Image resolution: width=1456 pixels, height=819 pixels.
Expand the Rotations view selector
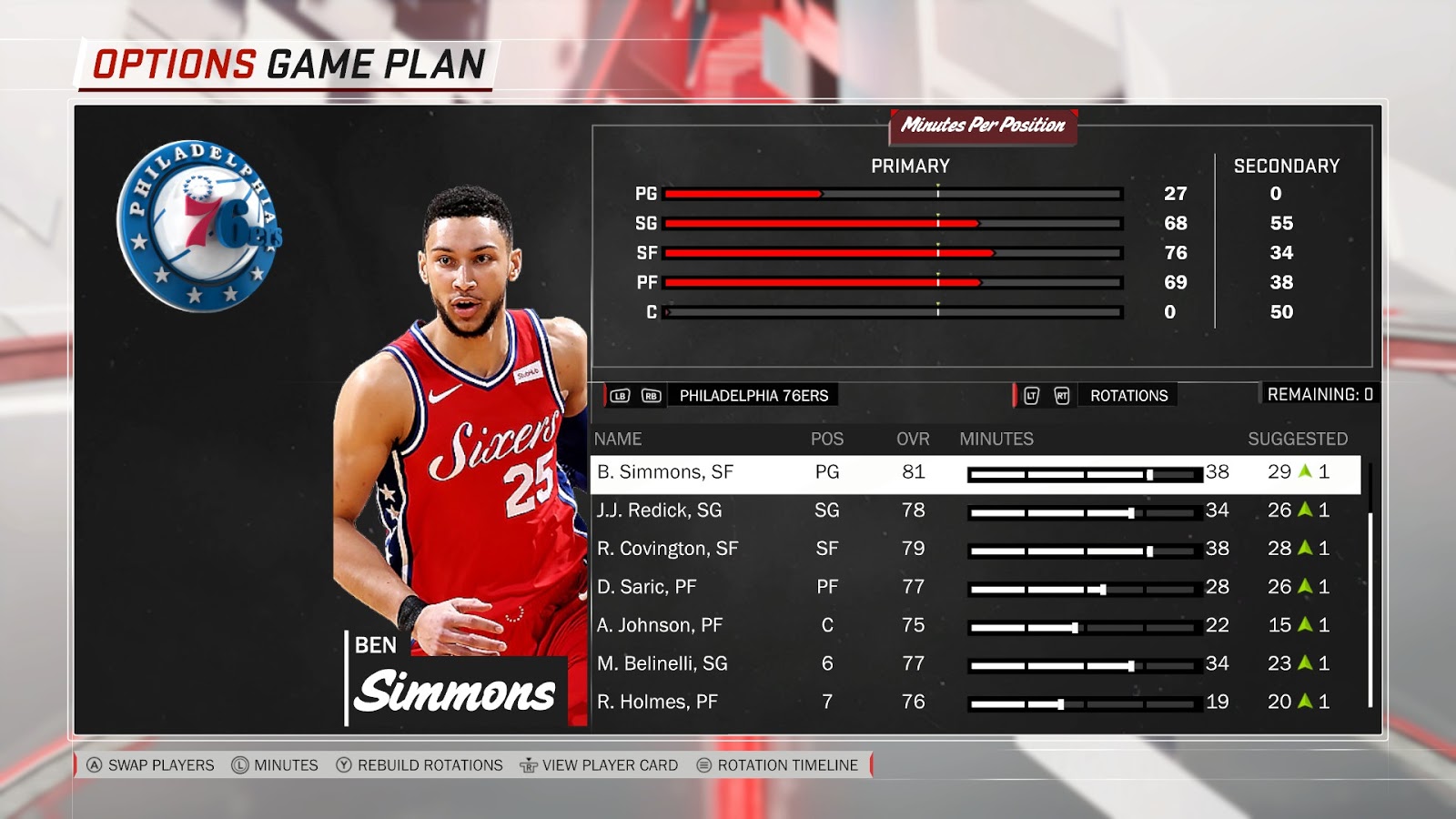click(x=1127, y=395)
